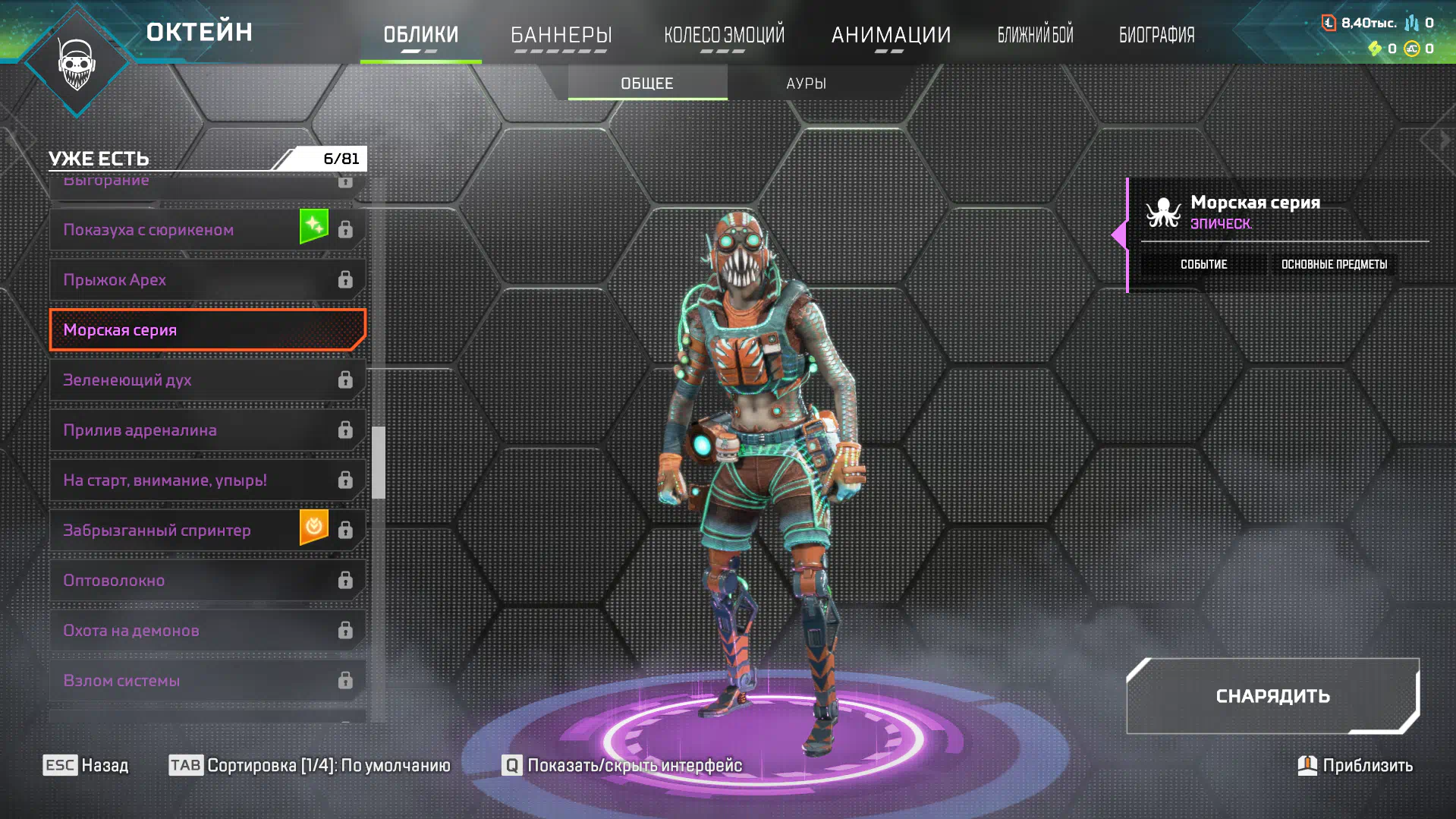This screenshot has width=1456, height=819.
Task: Click the skin list scrollbar handle
Action: click(x=379, y=462)
